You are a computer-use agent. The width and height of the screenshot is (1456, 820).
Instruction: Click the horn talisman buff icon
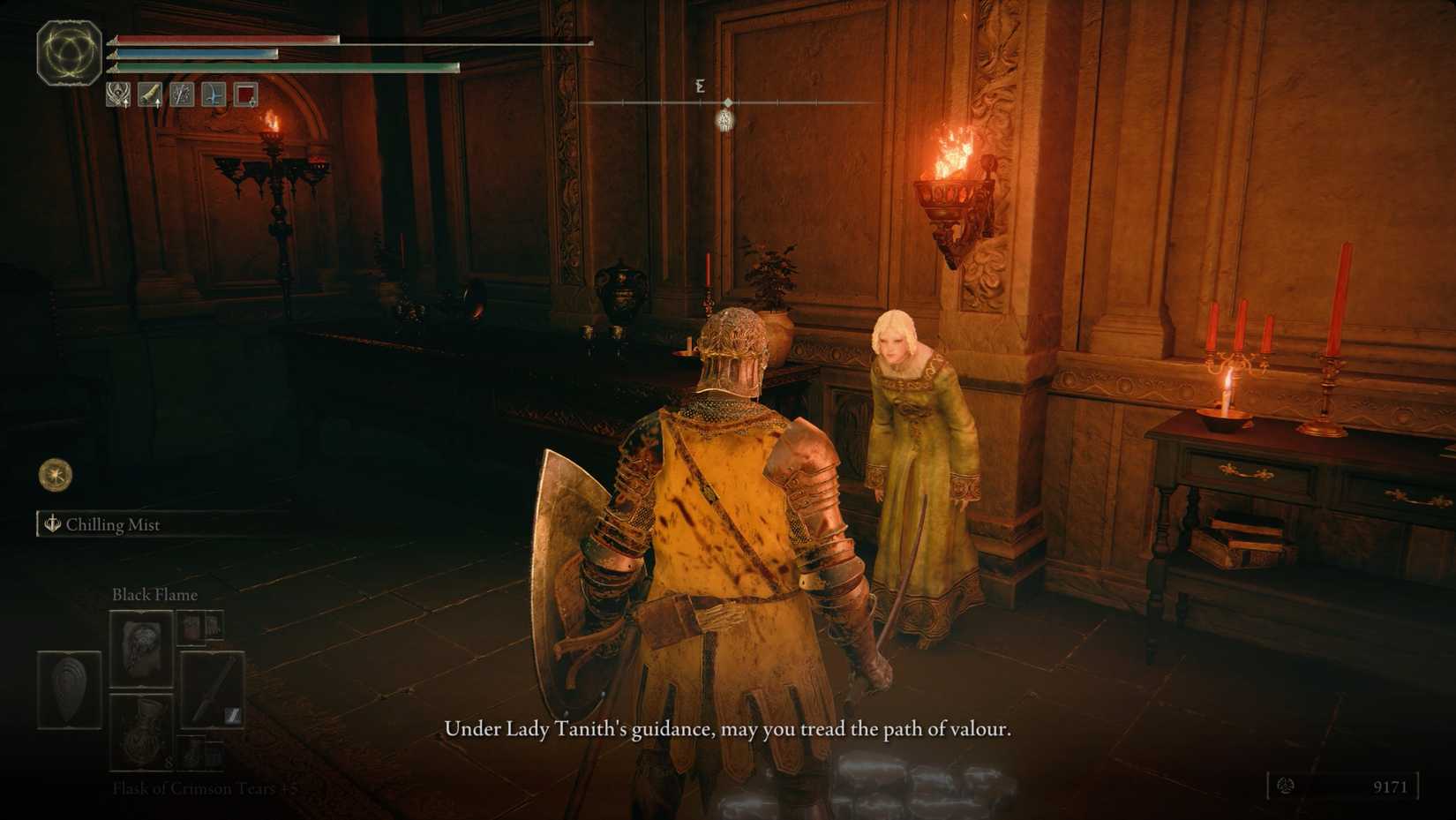pos(150,95)
